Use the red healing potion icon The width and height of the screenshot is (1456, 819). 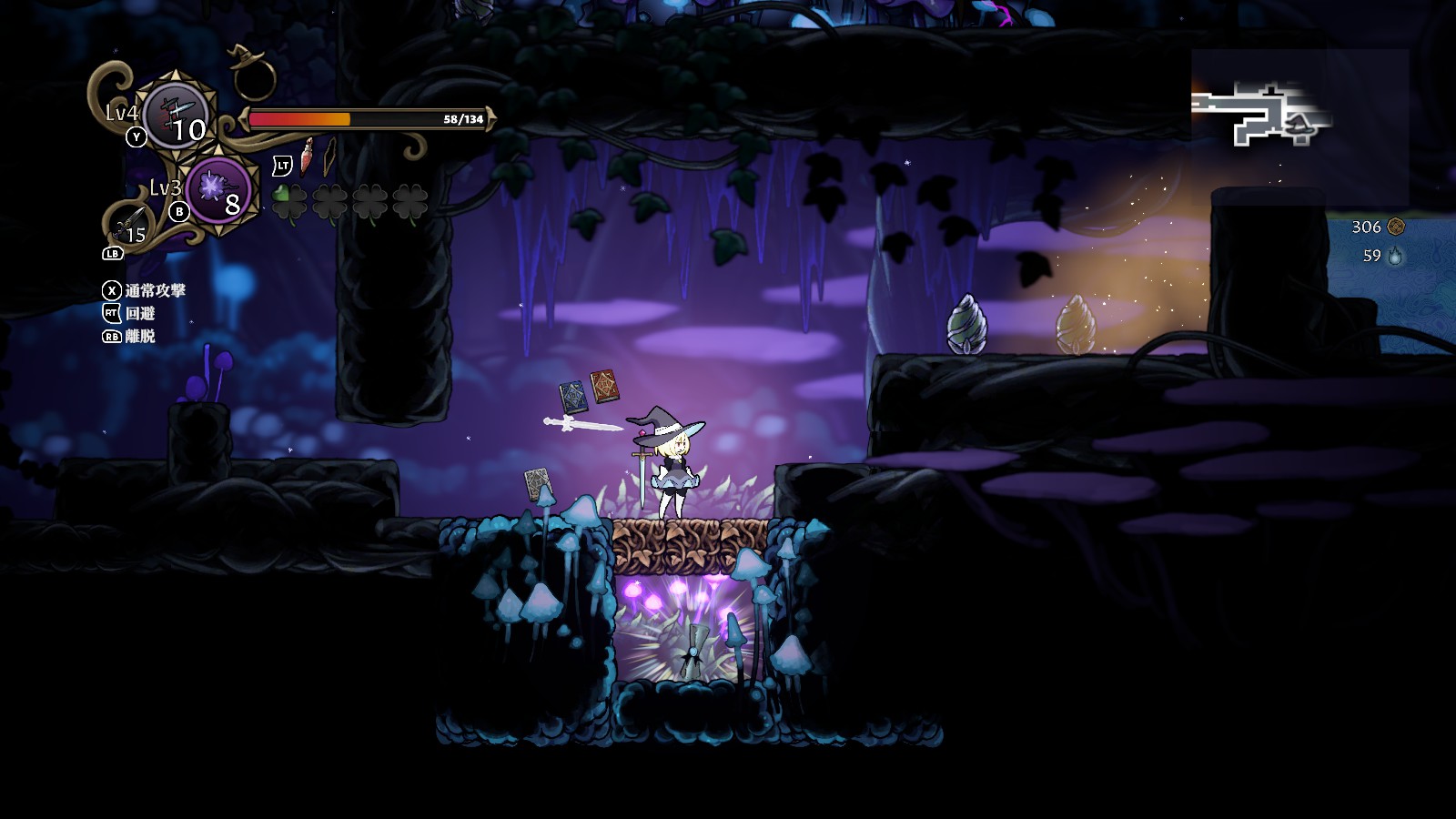pyautogui.click(x=308, y=157)
